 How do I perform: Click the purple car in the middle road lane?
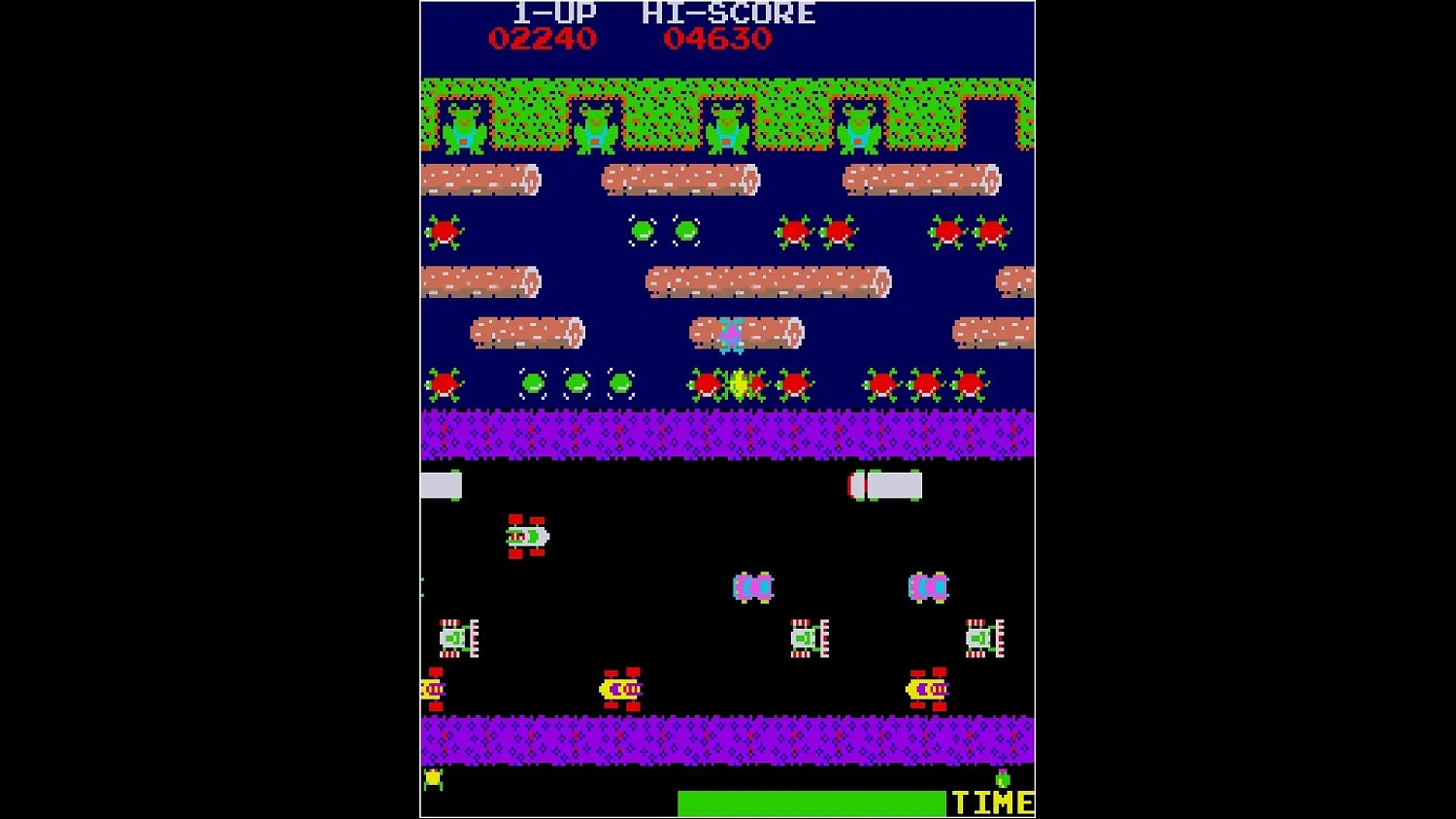(x=754, y=586)
